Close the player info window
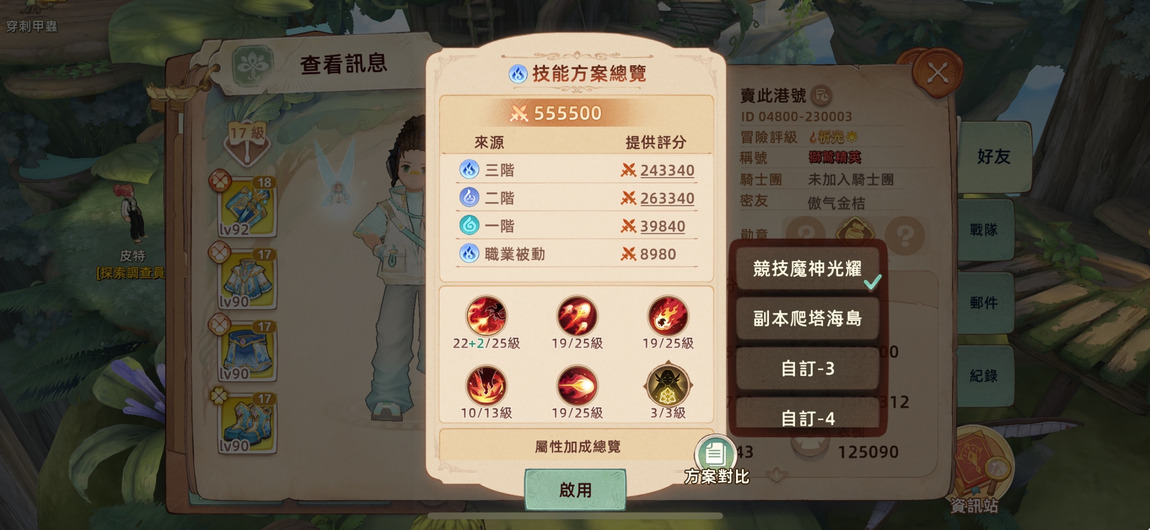 (937, 73)
